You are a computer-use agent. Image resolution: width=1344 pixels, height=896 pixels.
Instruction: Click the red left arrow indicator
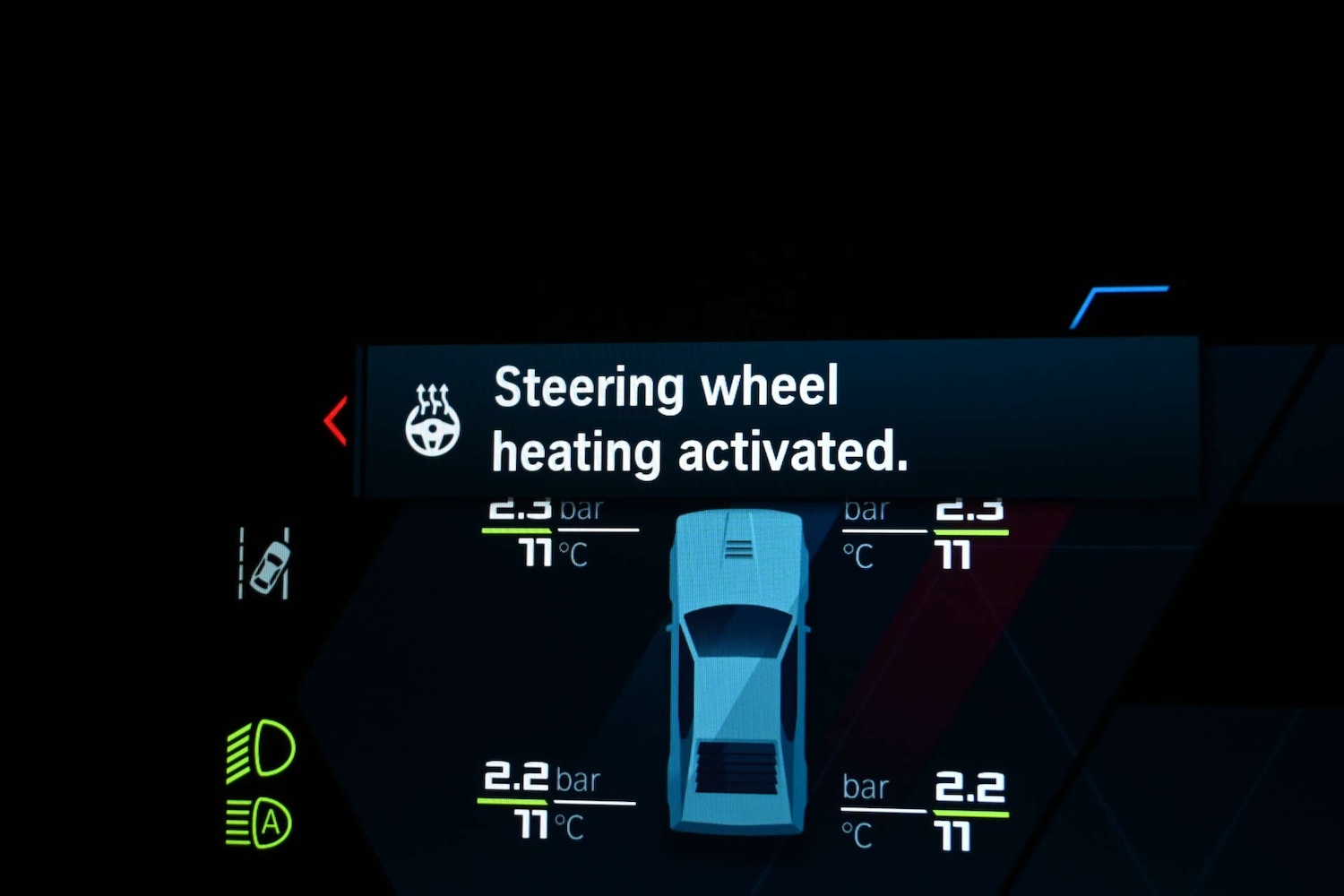coord(335,420)
